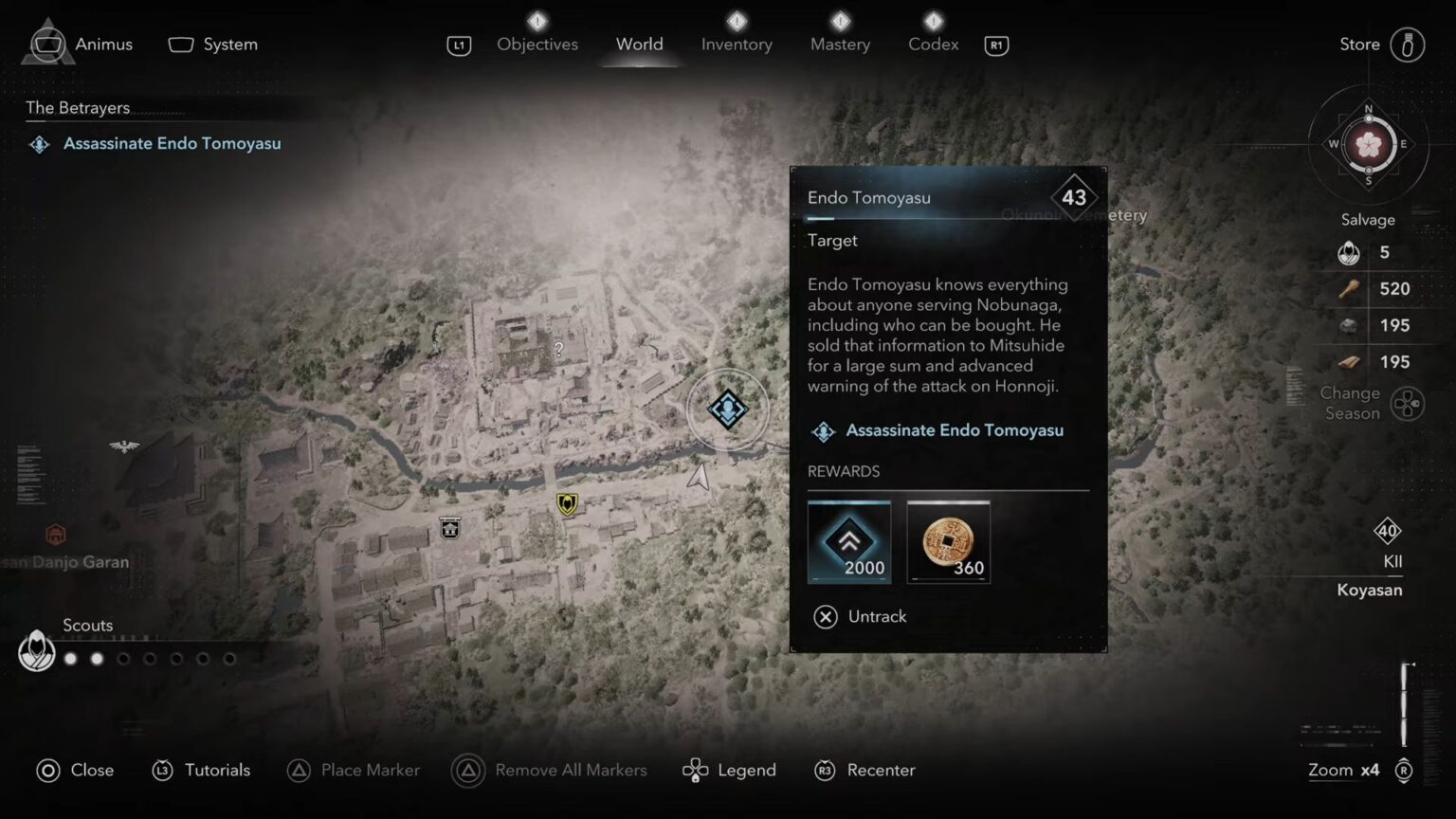Select the second scout availability dot
Image resolution: width=1456 pixels, height=819 pixels.
coord(96,658)
